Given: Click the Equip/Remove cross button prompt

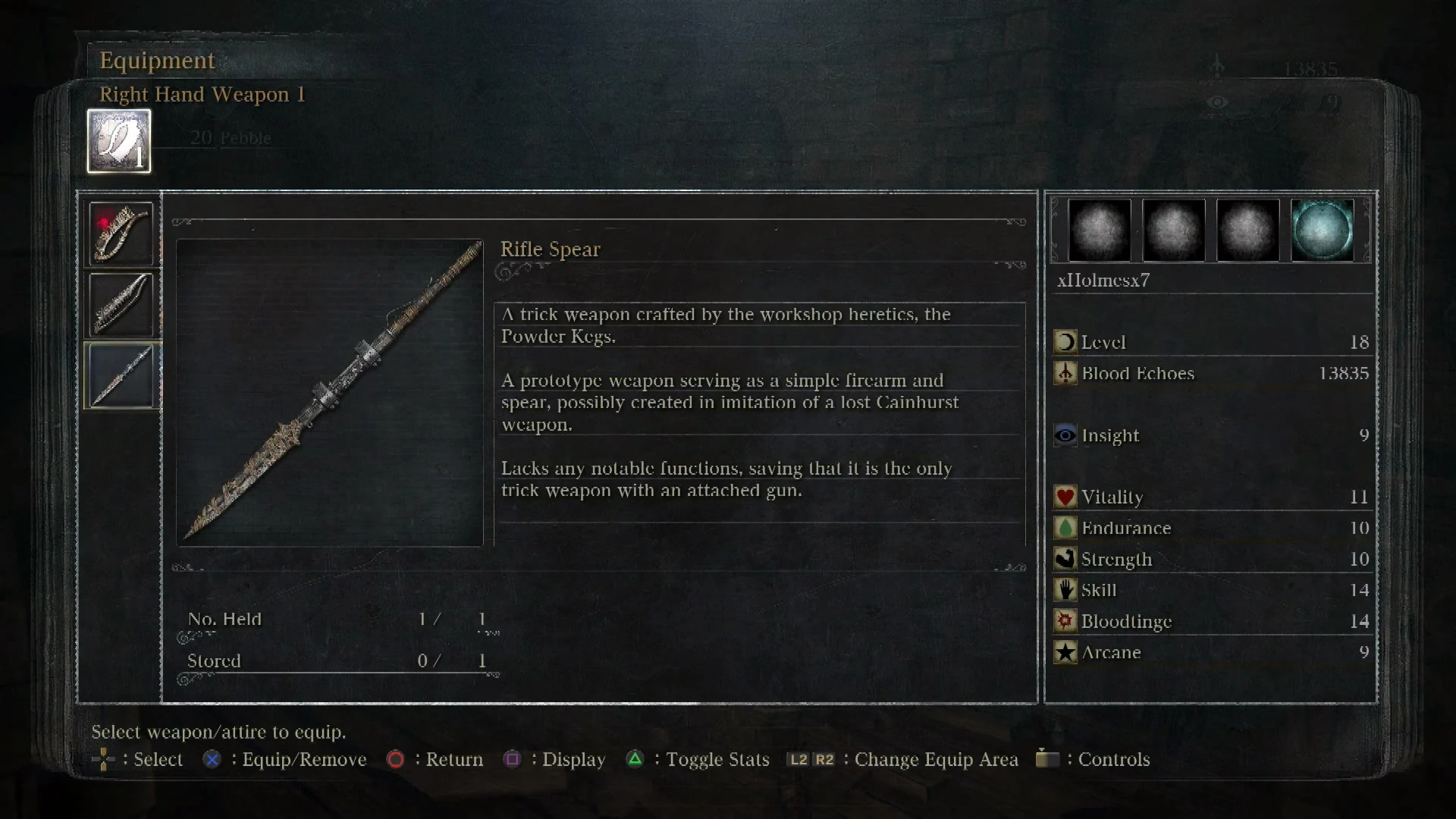Looking at the screenshot, I should (211, 759).
